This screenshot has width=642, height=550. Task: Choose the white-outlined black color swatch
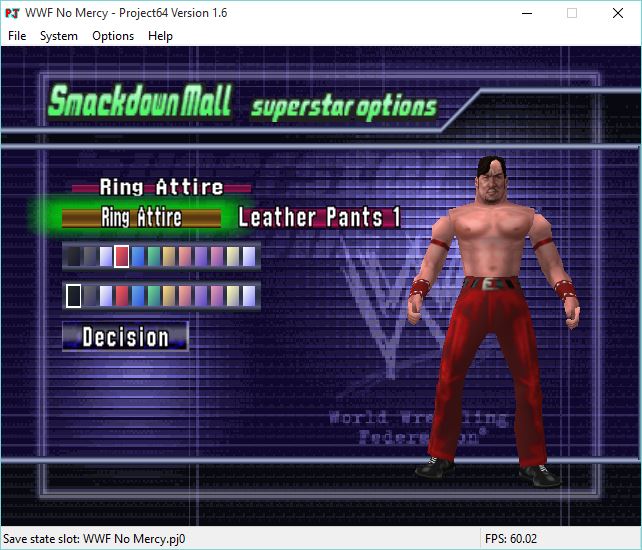click(73, 296)
